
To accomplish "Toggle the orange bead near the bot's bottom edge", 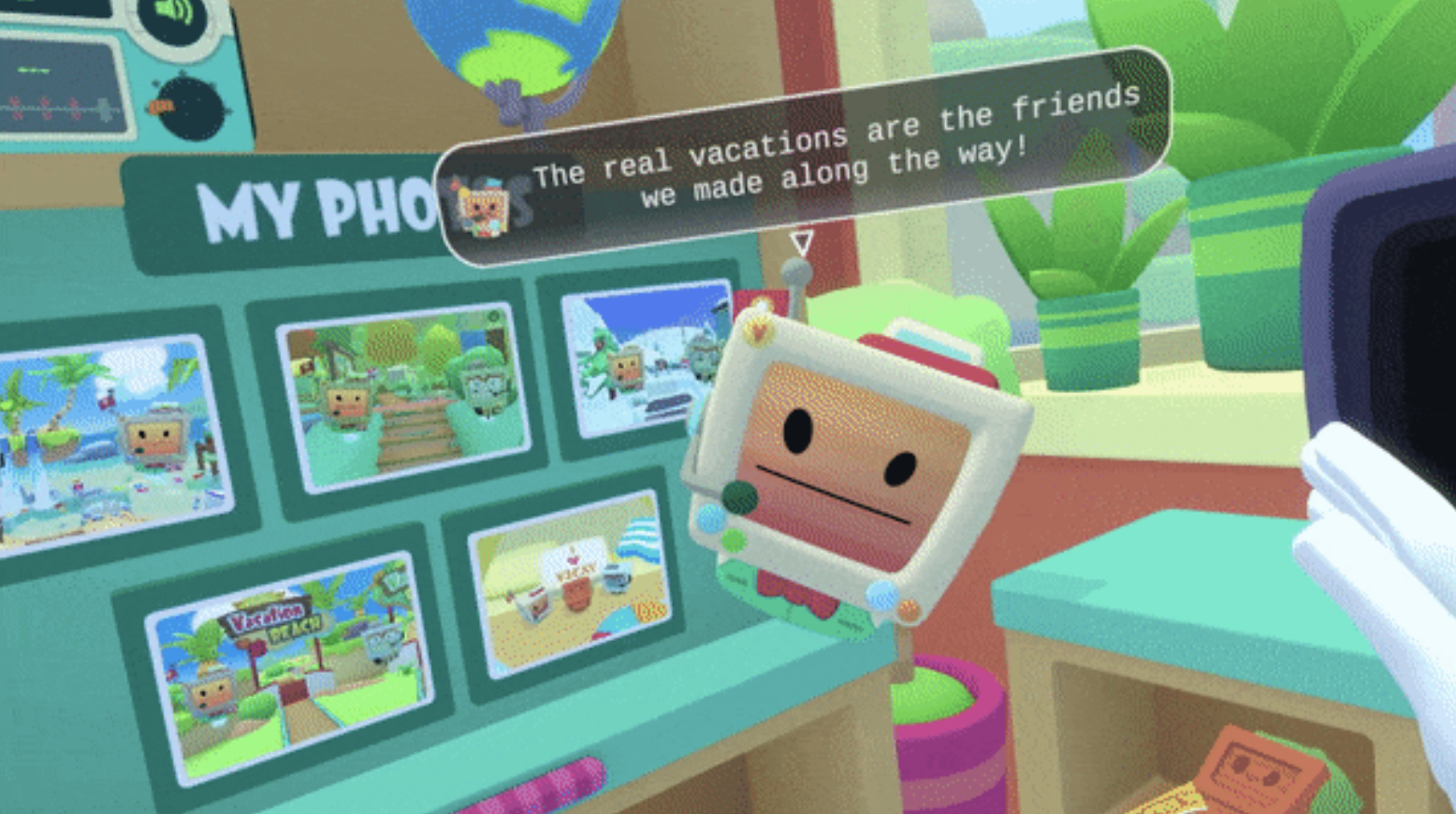I will pos(909,610).
